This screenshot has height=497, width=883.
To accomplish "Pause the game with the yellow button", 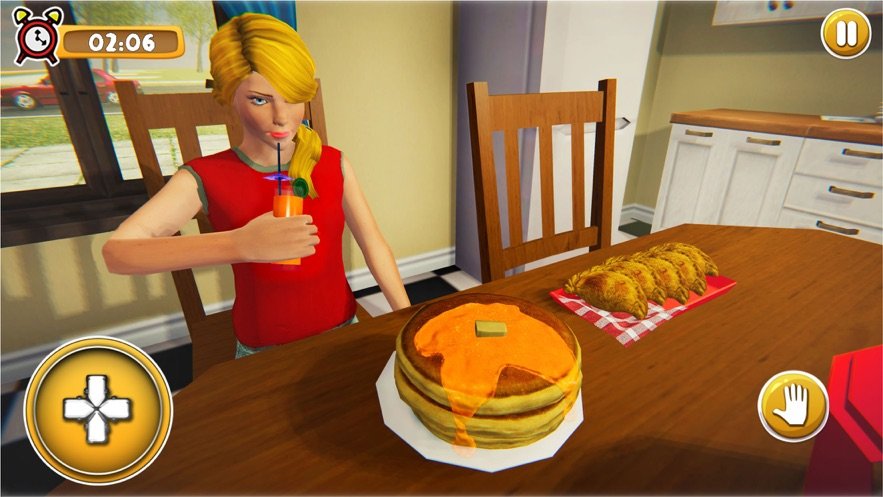I will tap(846, 34).
